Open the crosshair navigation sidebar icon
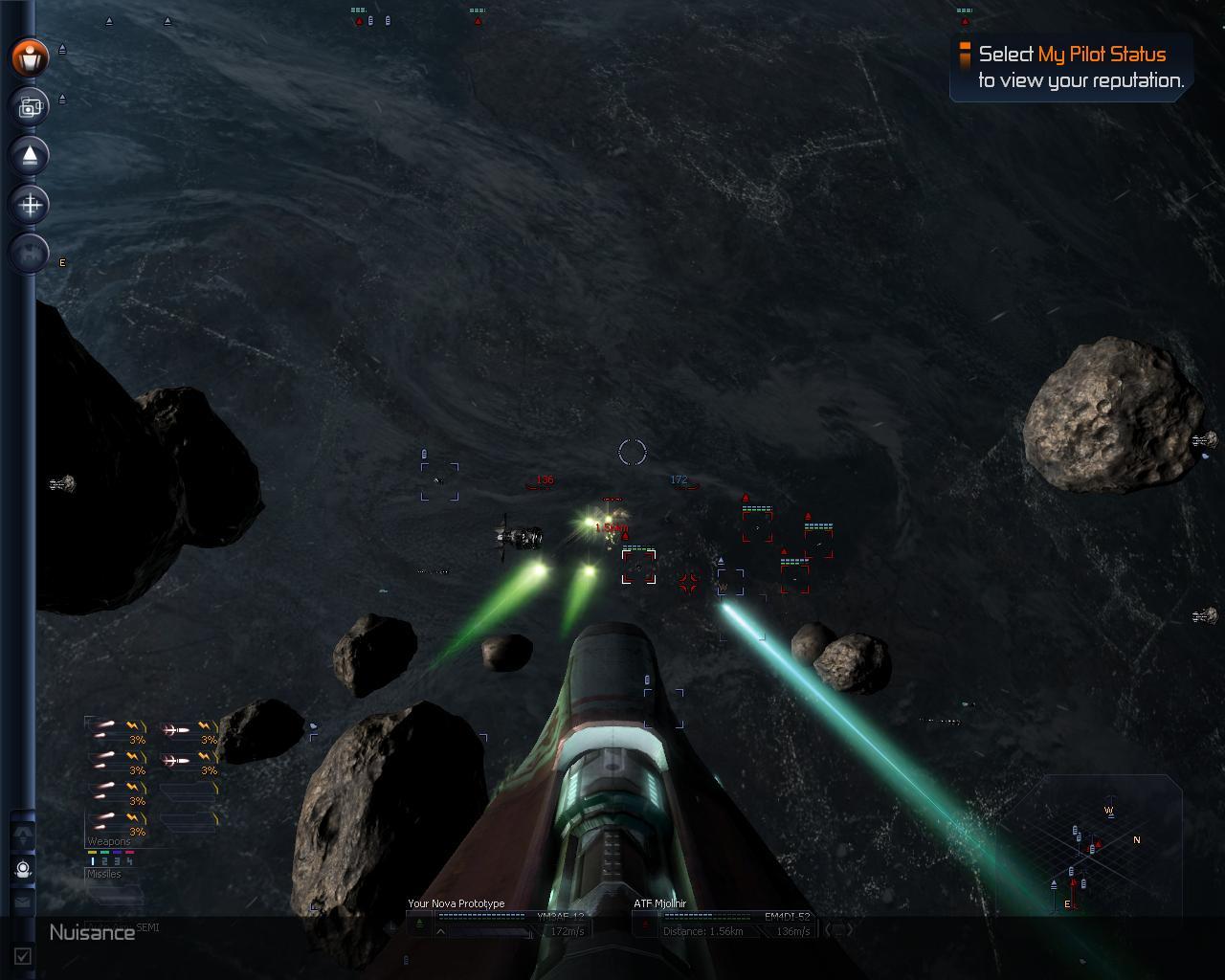Screen dimensions: 1225x980 (31, 205)
